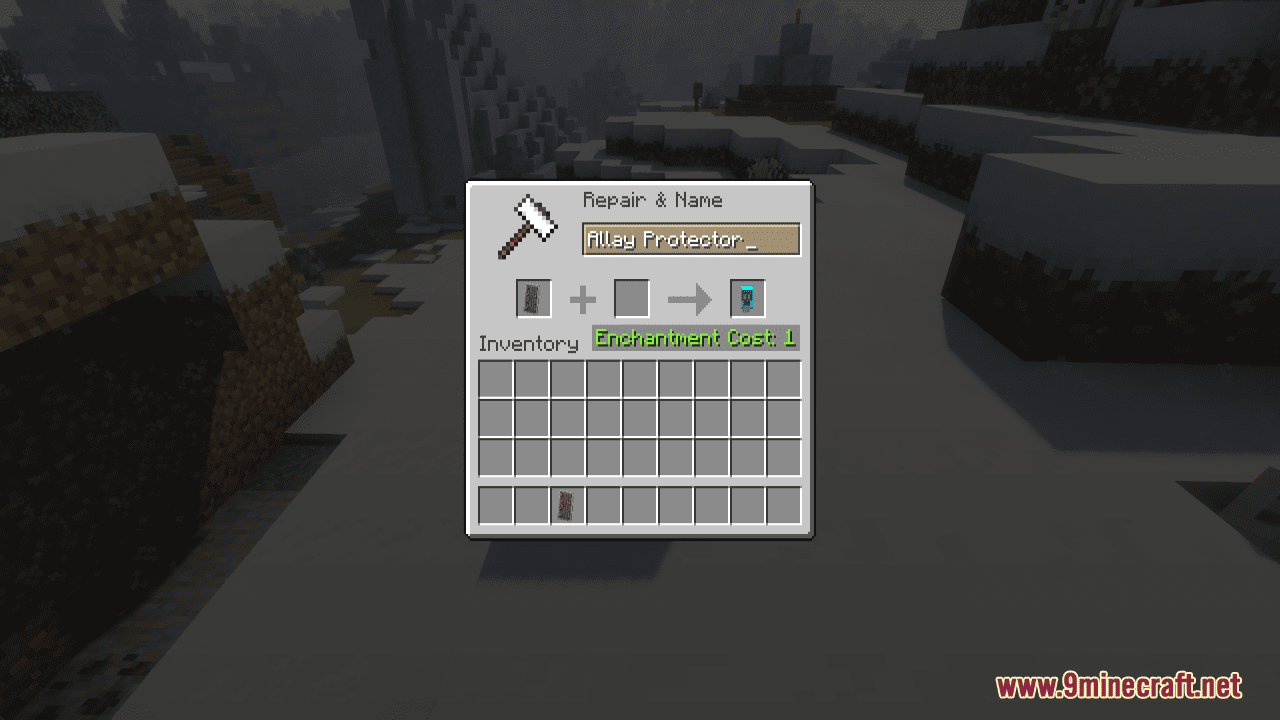Click the first empty hotbar slot
The image size is (1280, 720).
(x=496, y=505)
